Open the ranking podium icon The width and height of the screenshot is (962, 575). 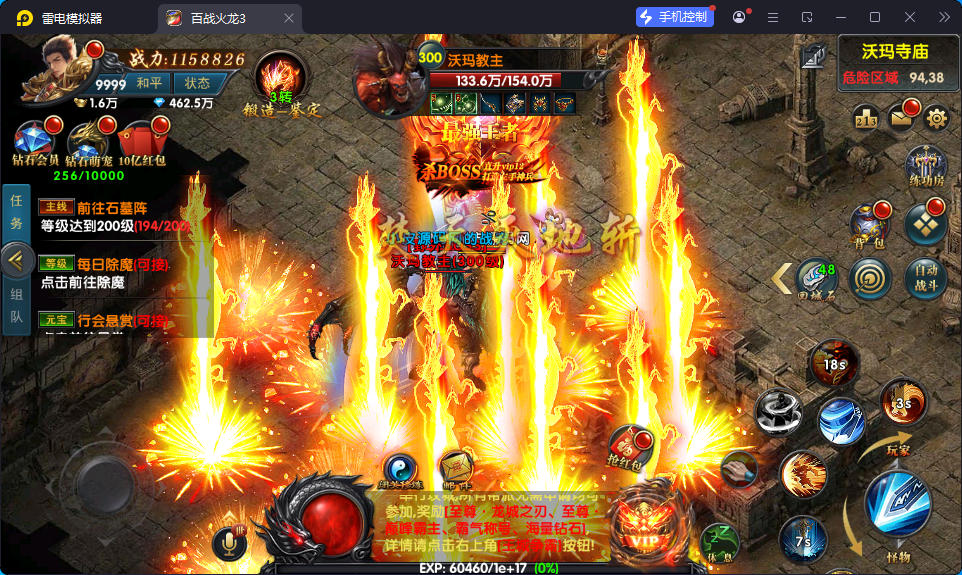(x=865, y=119)
